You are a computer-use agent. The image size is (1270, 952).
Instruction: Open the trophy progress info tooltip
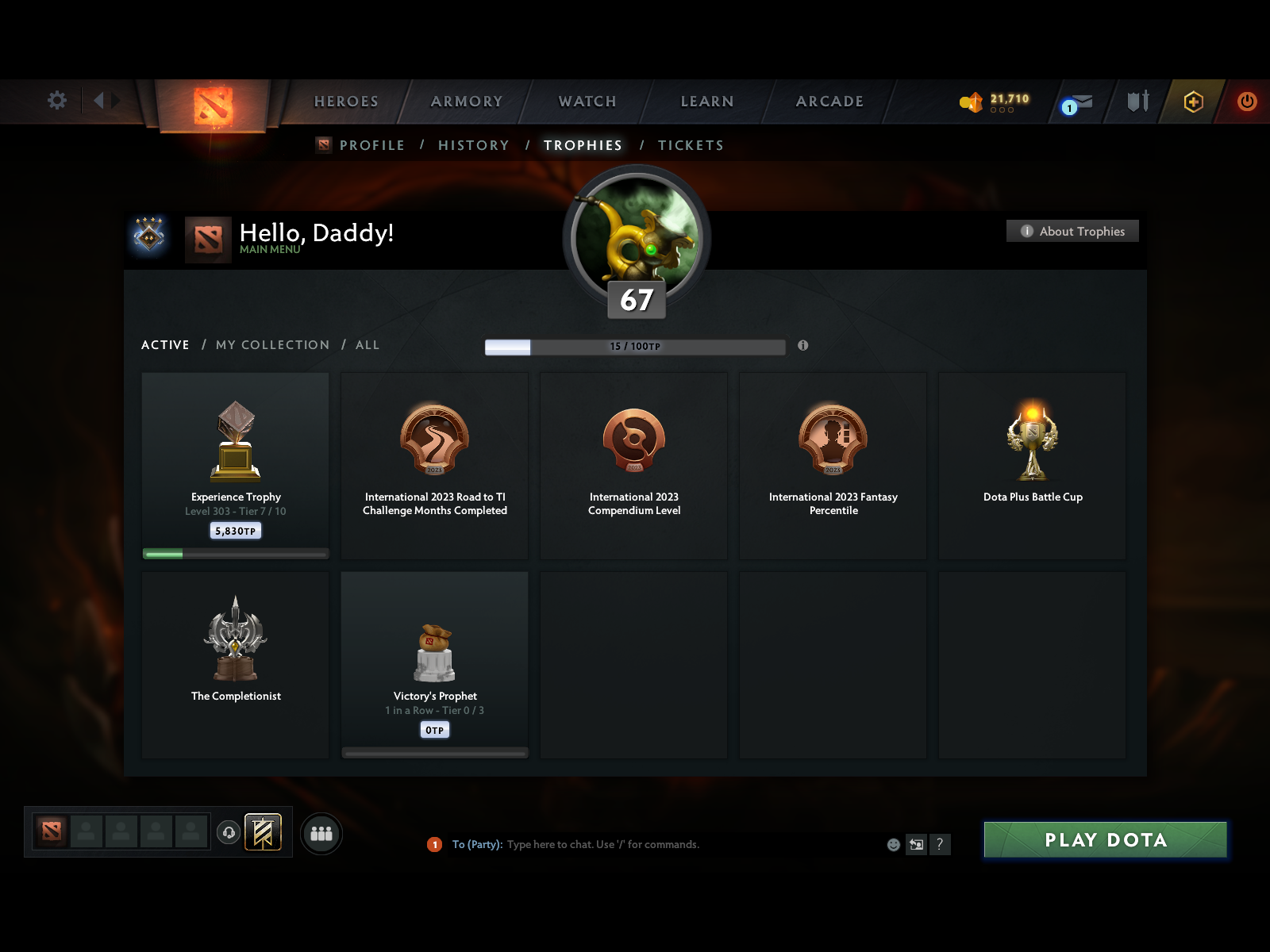click(x=804, y=346)
